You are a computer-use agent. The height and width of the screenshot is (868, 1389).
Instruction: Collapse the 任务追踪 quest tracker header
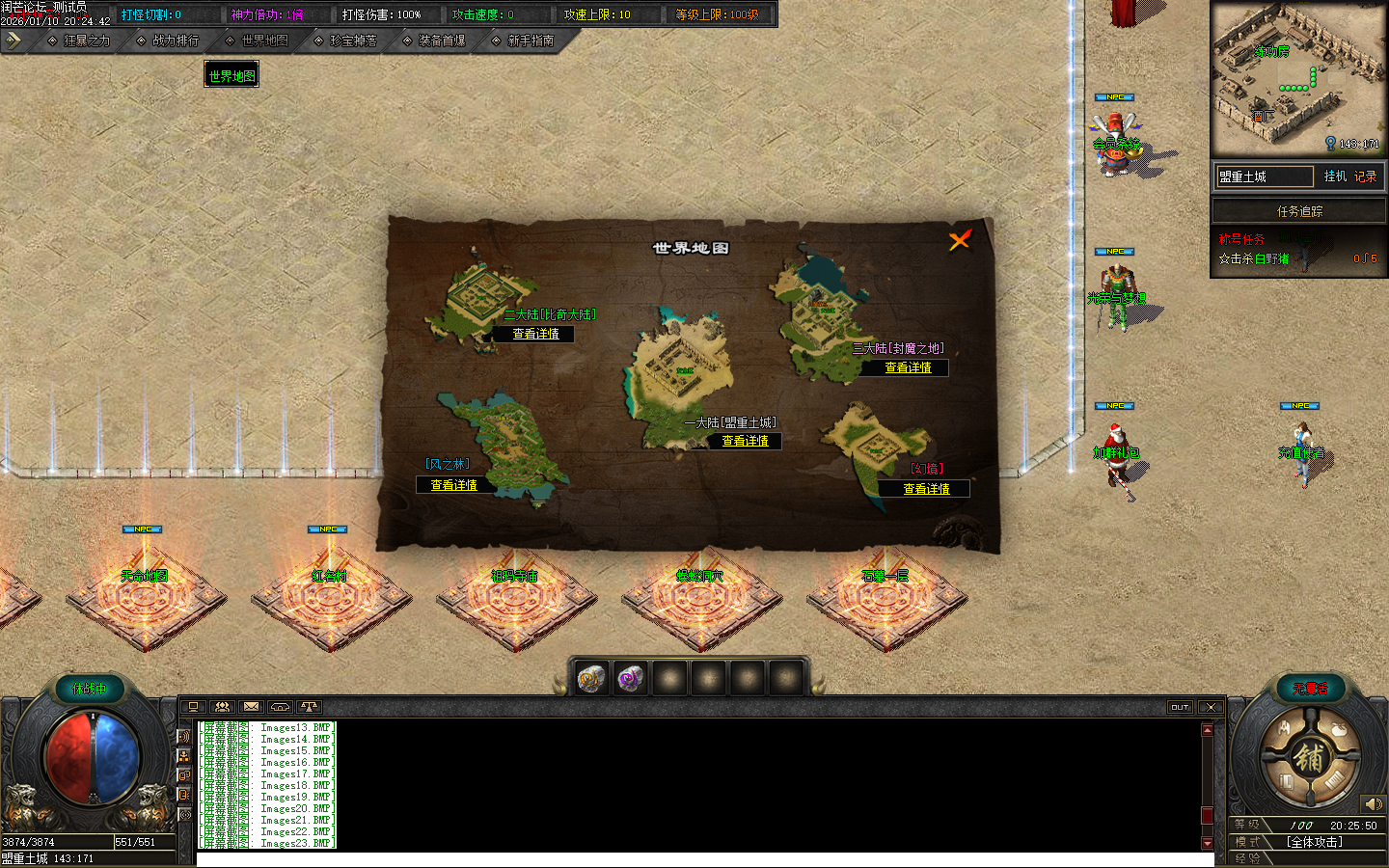1298,210
